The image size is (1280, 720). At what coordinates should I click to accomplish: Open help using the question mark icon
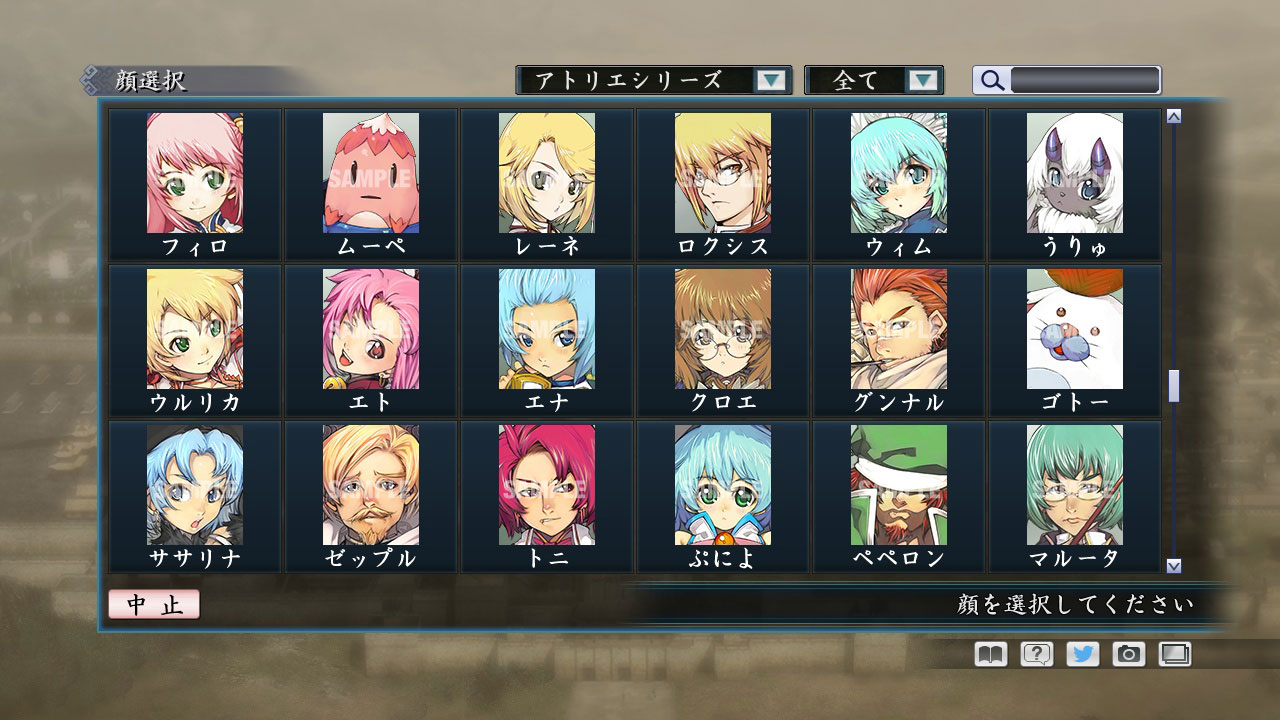pos(1038,654)
